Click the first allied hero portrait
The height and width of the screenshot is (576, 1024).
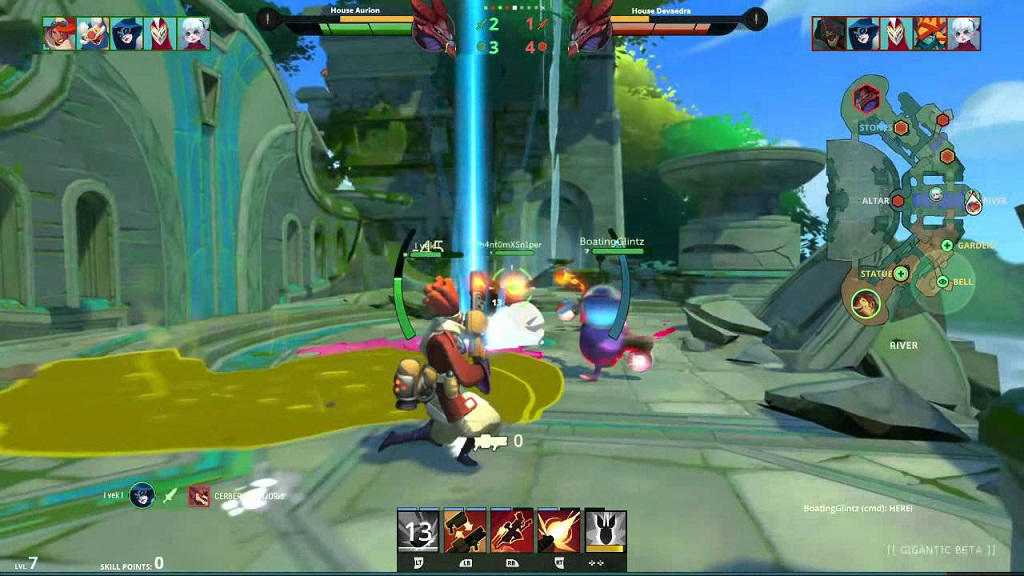58,34
